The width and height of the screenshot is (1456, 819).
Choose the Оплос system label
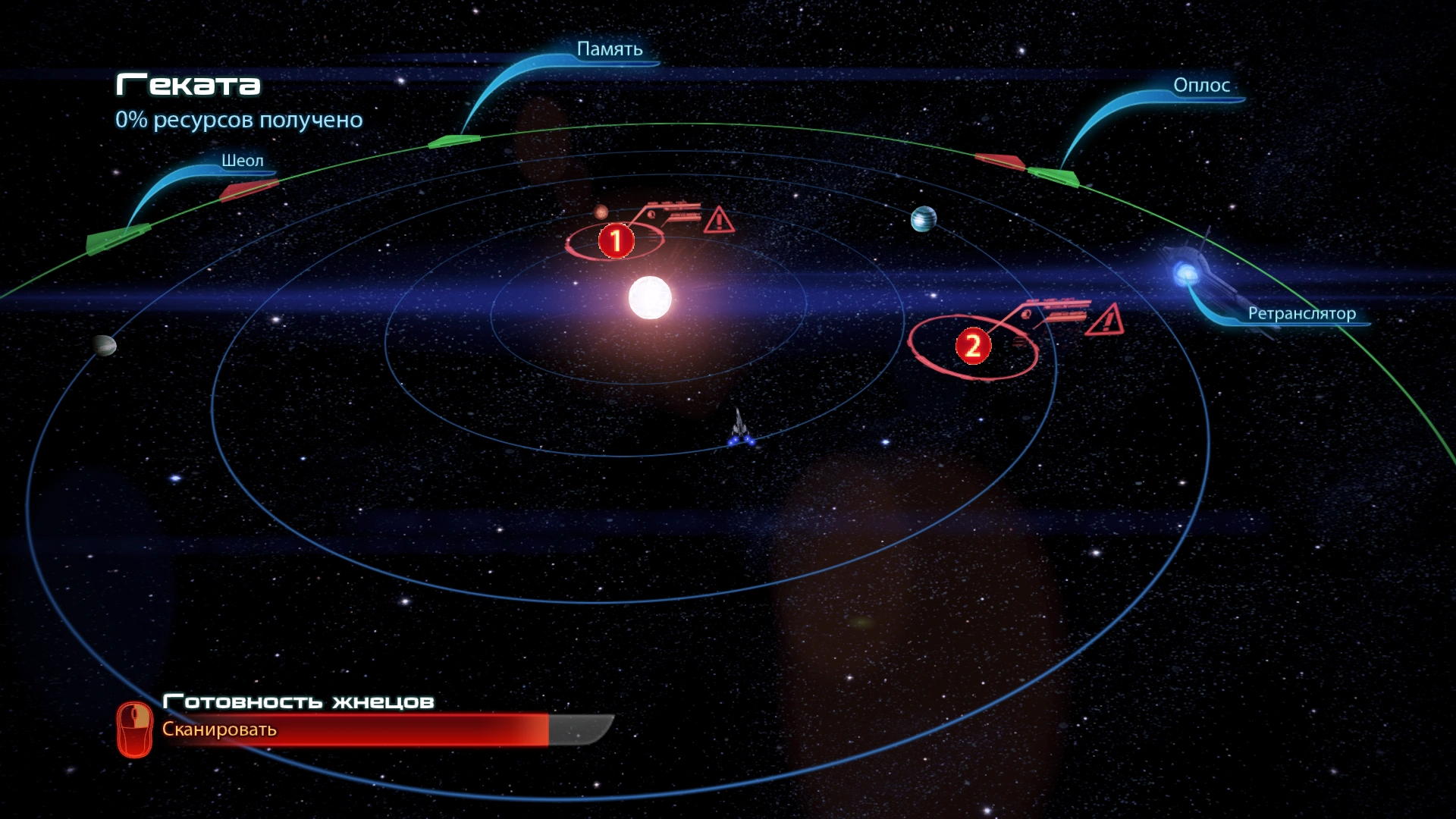1201,86
